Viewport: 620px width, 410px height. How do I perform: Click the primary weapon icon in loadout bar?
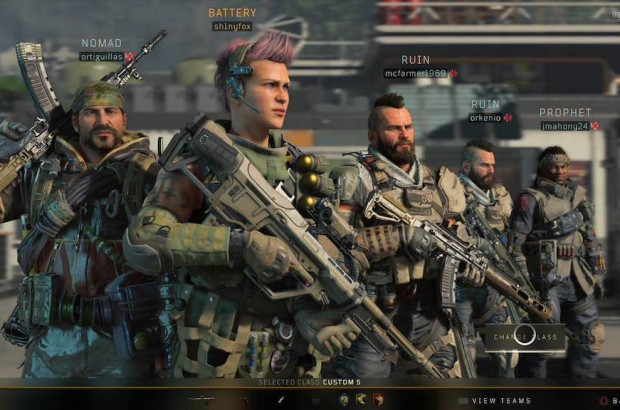coord(202,400)
